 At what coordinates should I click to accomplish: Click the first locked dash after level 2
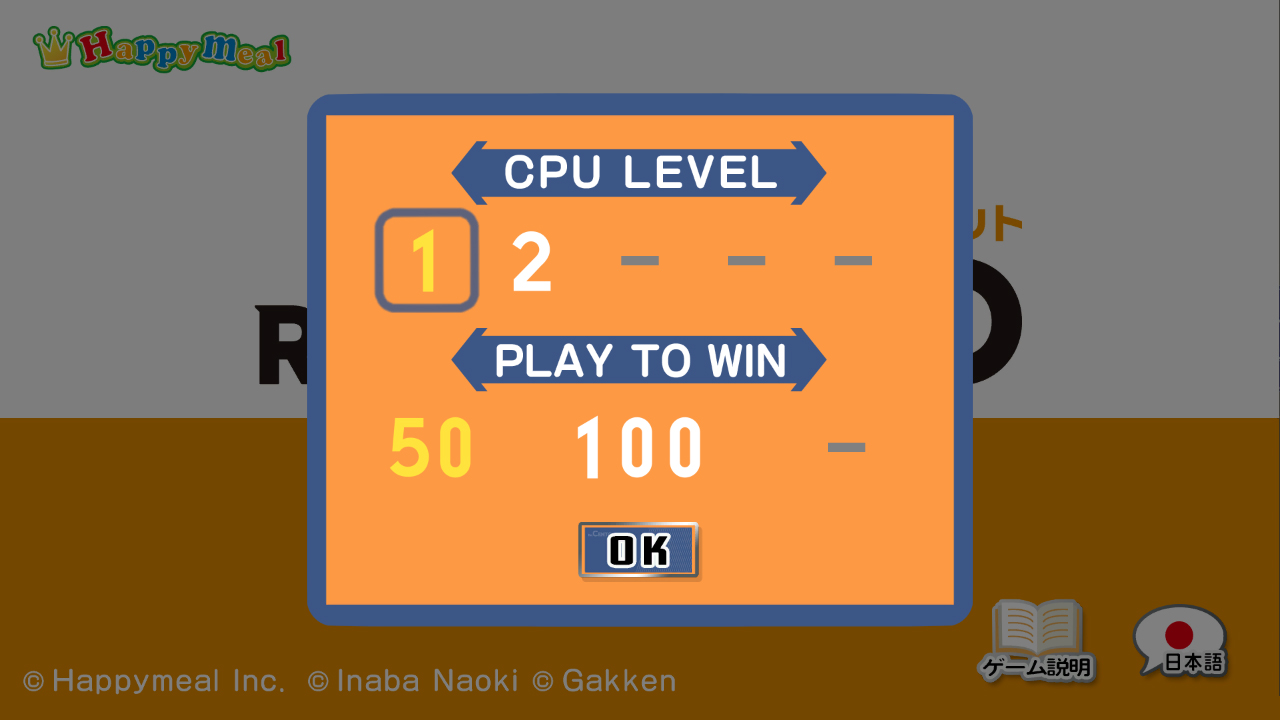641,260
